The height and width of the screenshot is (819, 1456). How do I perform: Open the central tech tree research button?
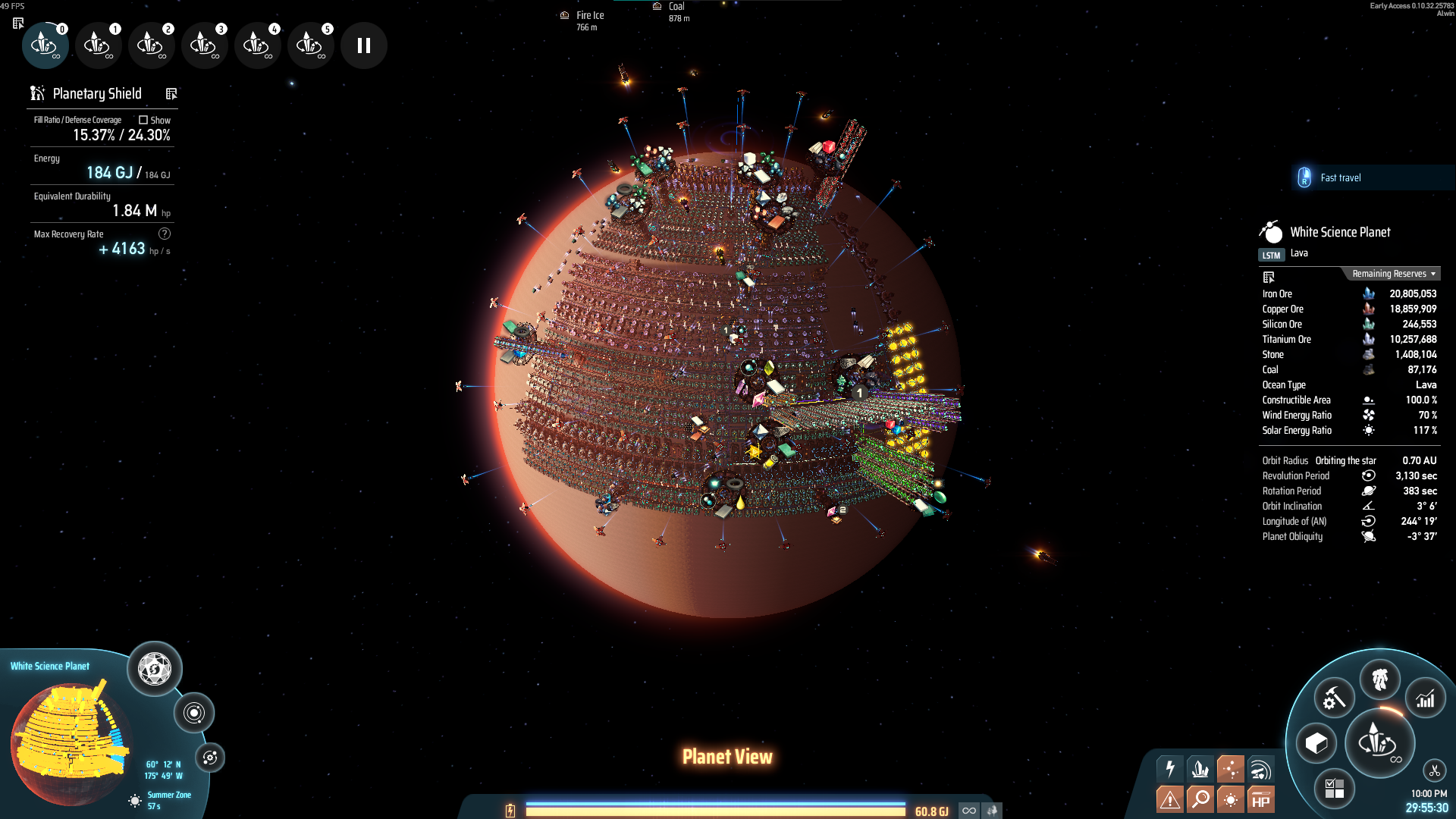click(1379, 743)
